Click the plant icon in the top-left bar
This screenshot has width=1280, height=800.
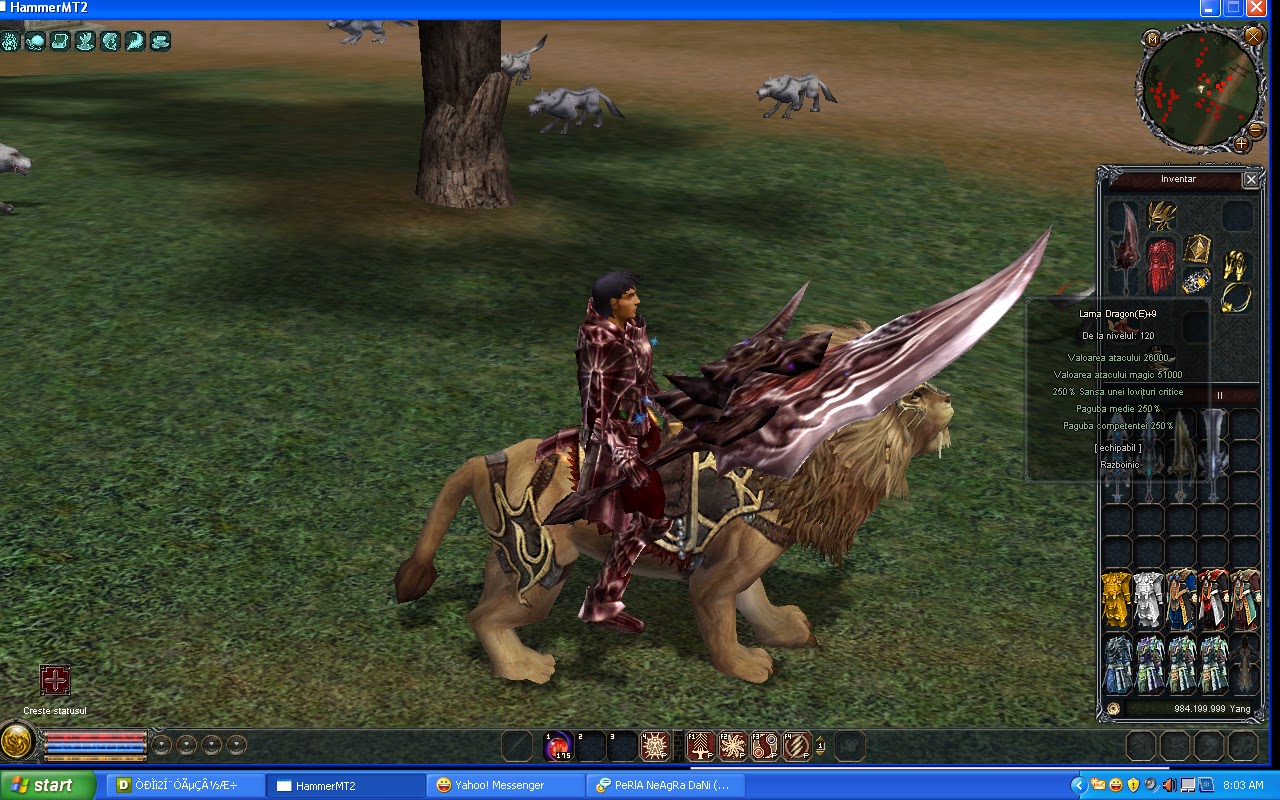(x=85, y=41)
